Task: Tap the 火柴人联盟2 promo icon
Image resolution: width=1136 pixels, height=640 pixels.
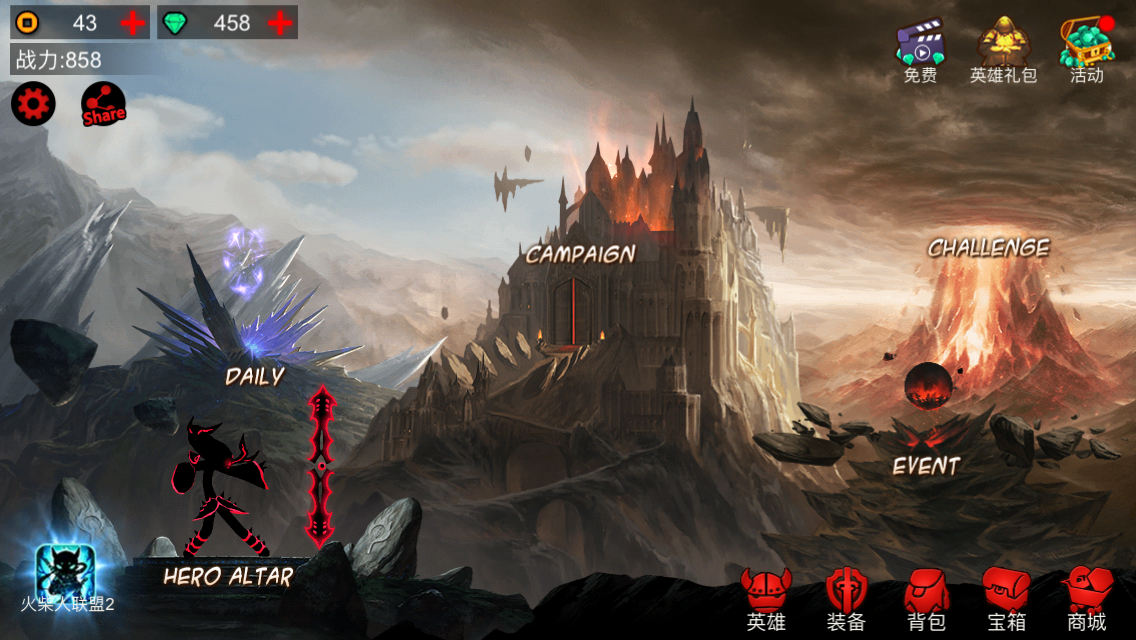Action: (66, 573)
